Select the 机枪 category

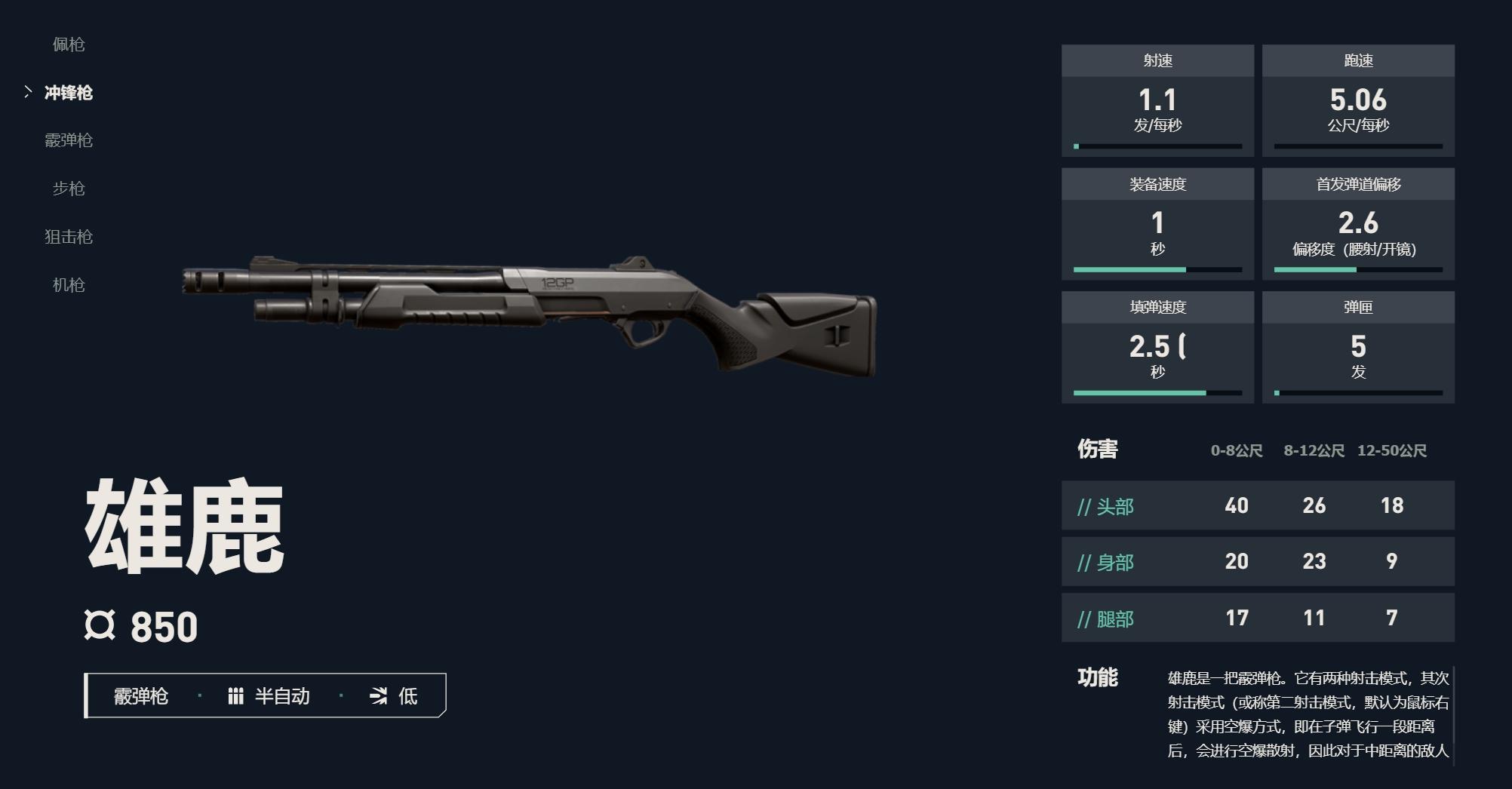68,285
